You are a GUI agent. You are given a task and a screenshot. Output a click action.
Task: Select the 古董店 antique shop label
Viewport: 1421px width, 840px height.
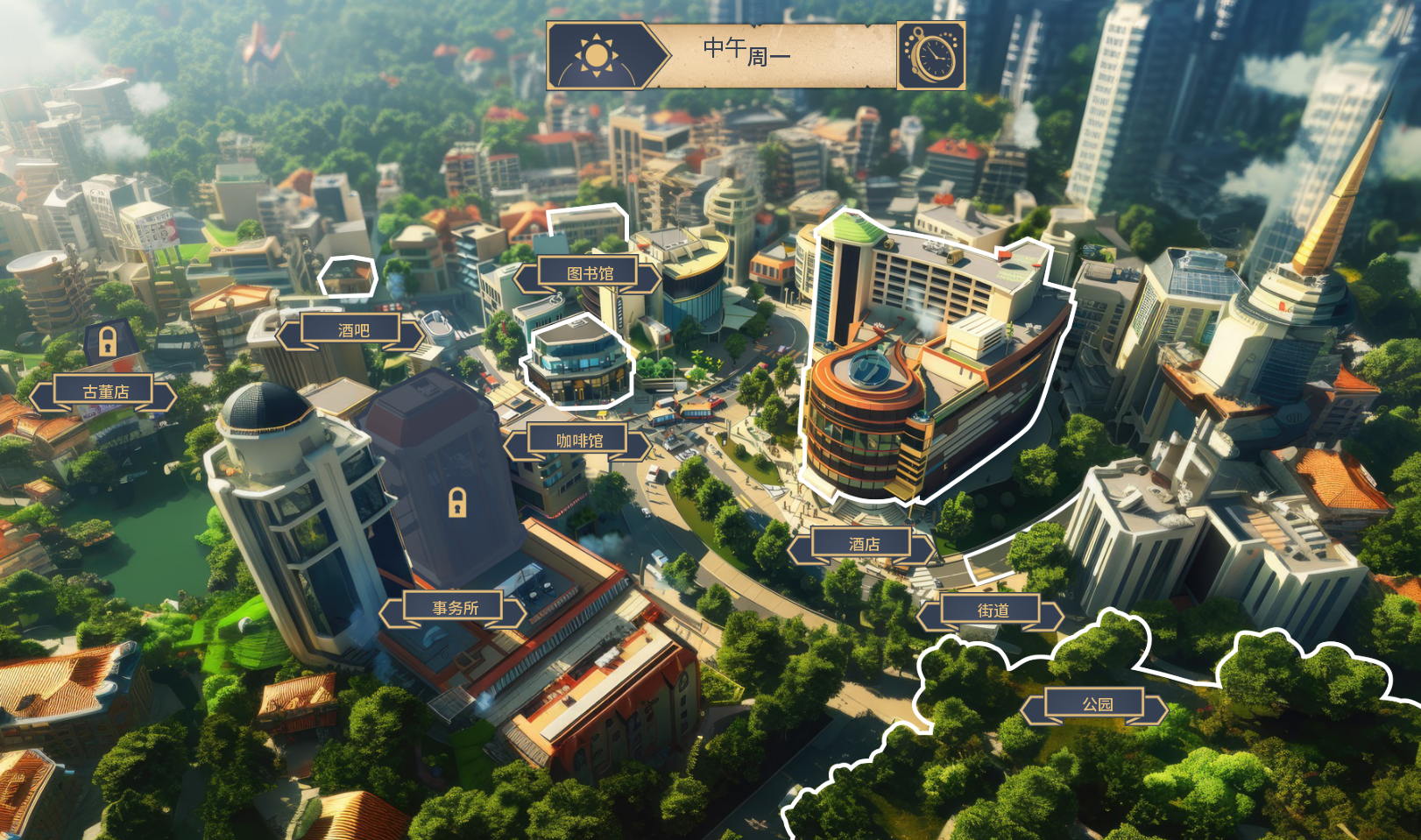coord(105,392)
